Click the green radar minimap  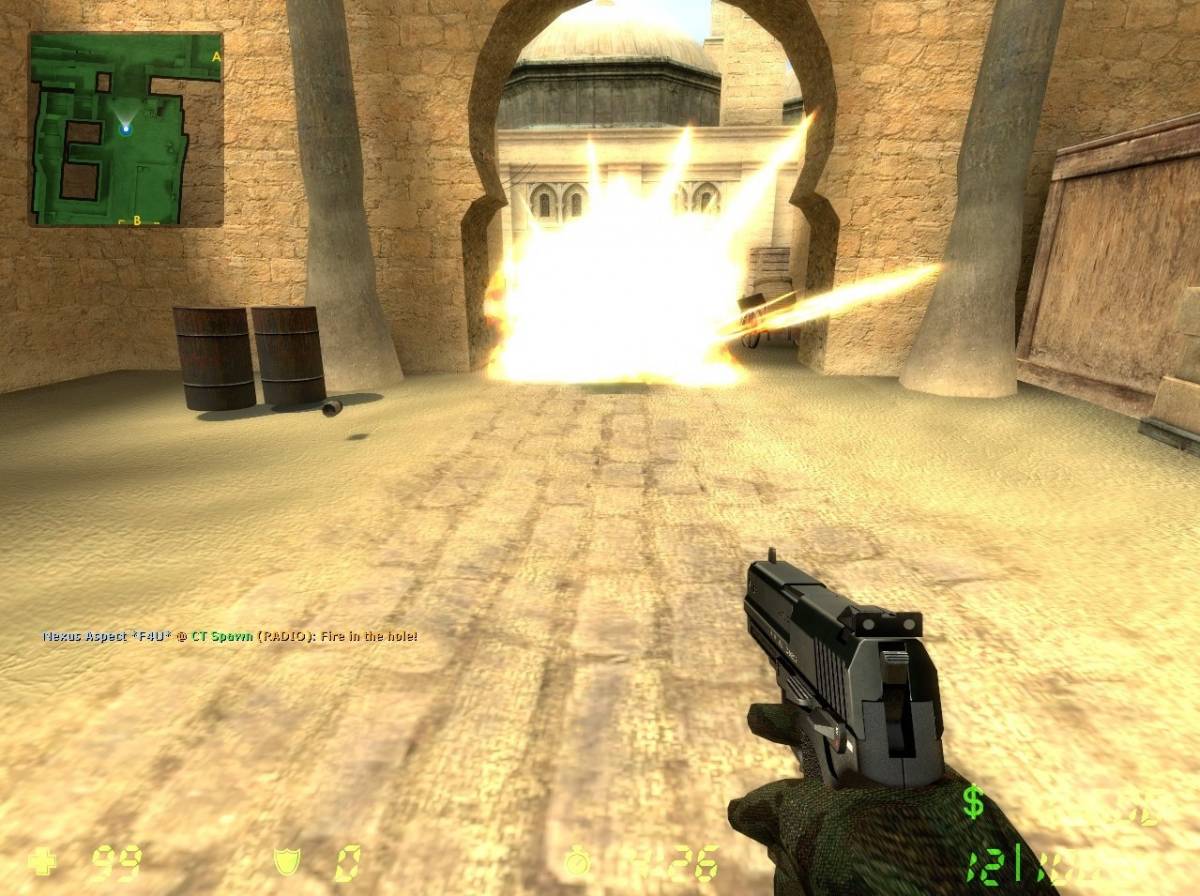pos(125,129)
